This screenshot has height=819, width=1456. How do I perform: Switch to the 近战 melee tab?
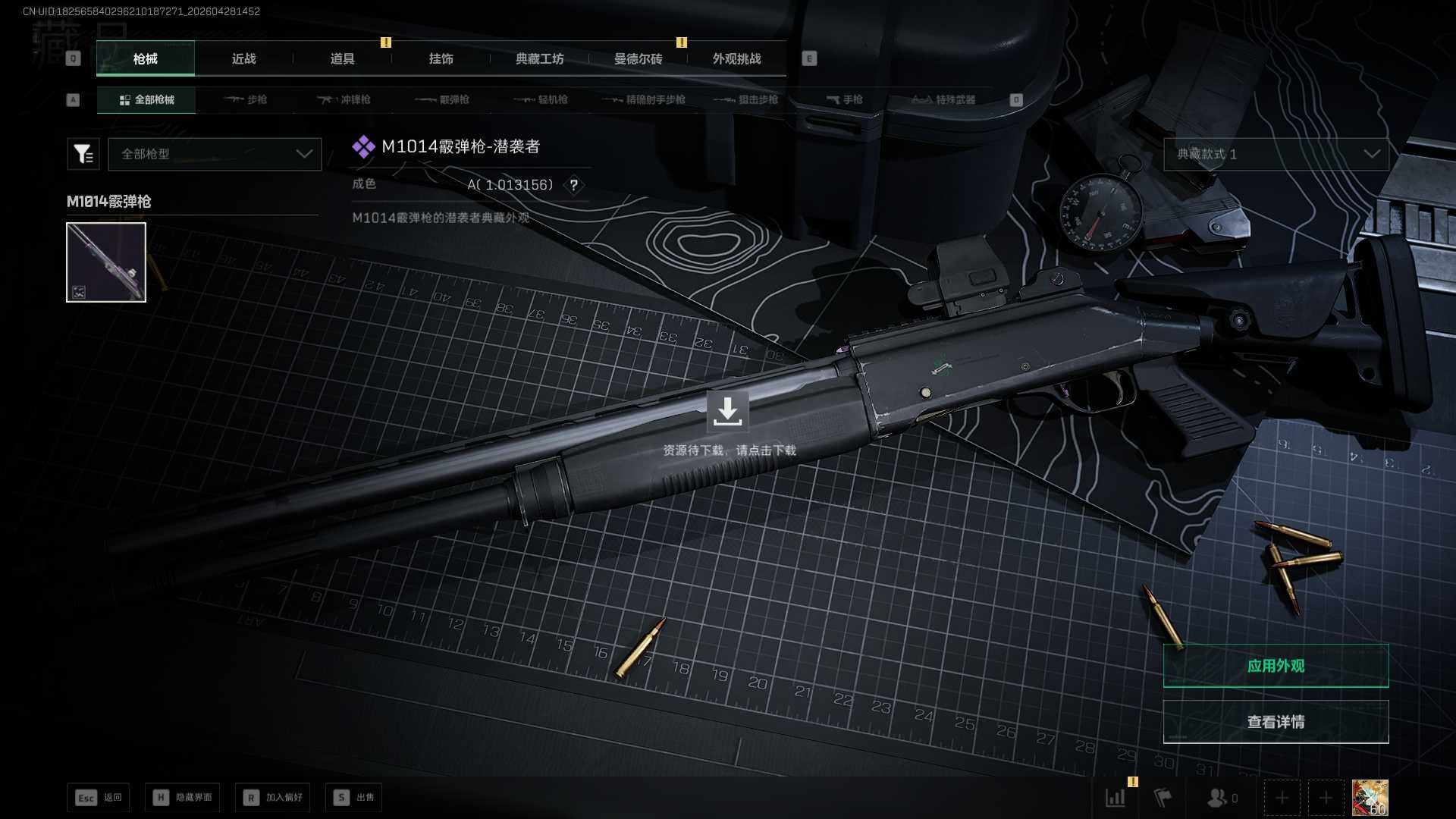243,59
